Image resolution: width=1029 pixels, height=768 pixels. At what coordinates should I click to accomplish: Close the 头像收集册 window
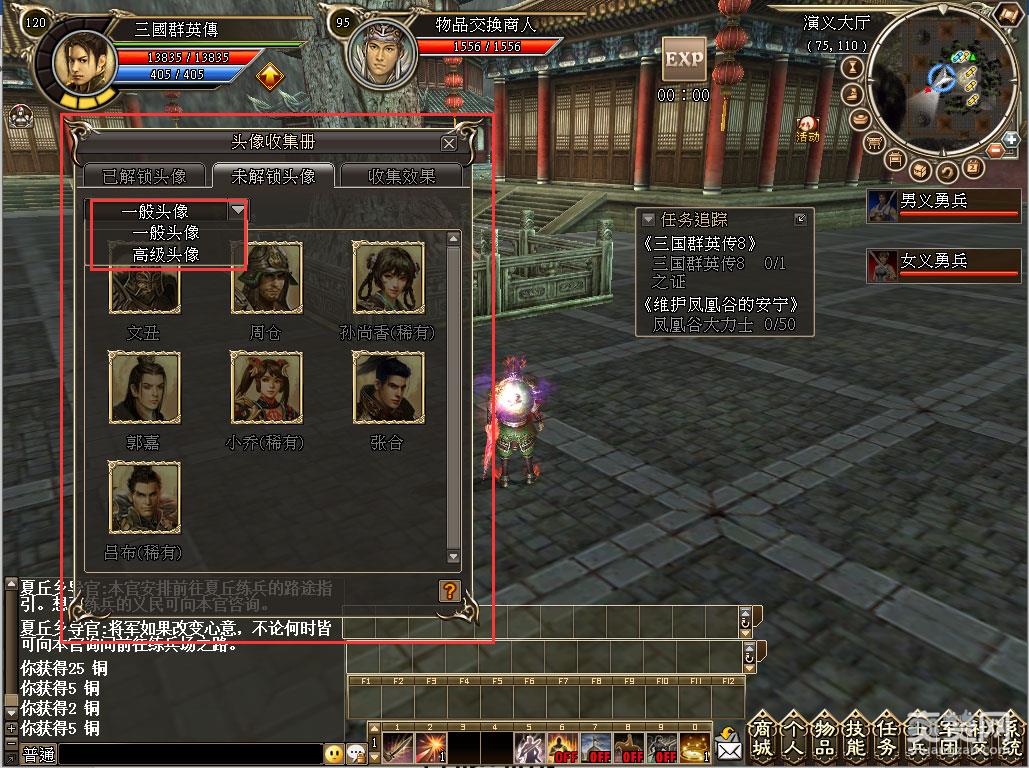click(x=449, y=143)
